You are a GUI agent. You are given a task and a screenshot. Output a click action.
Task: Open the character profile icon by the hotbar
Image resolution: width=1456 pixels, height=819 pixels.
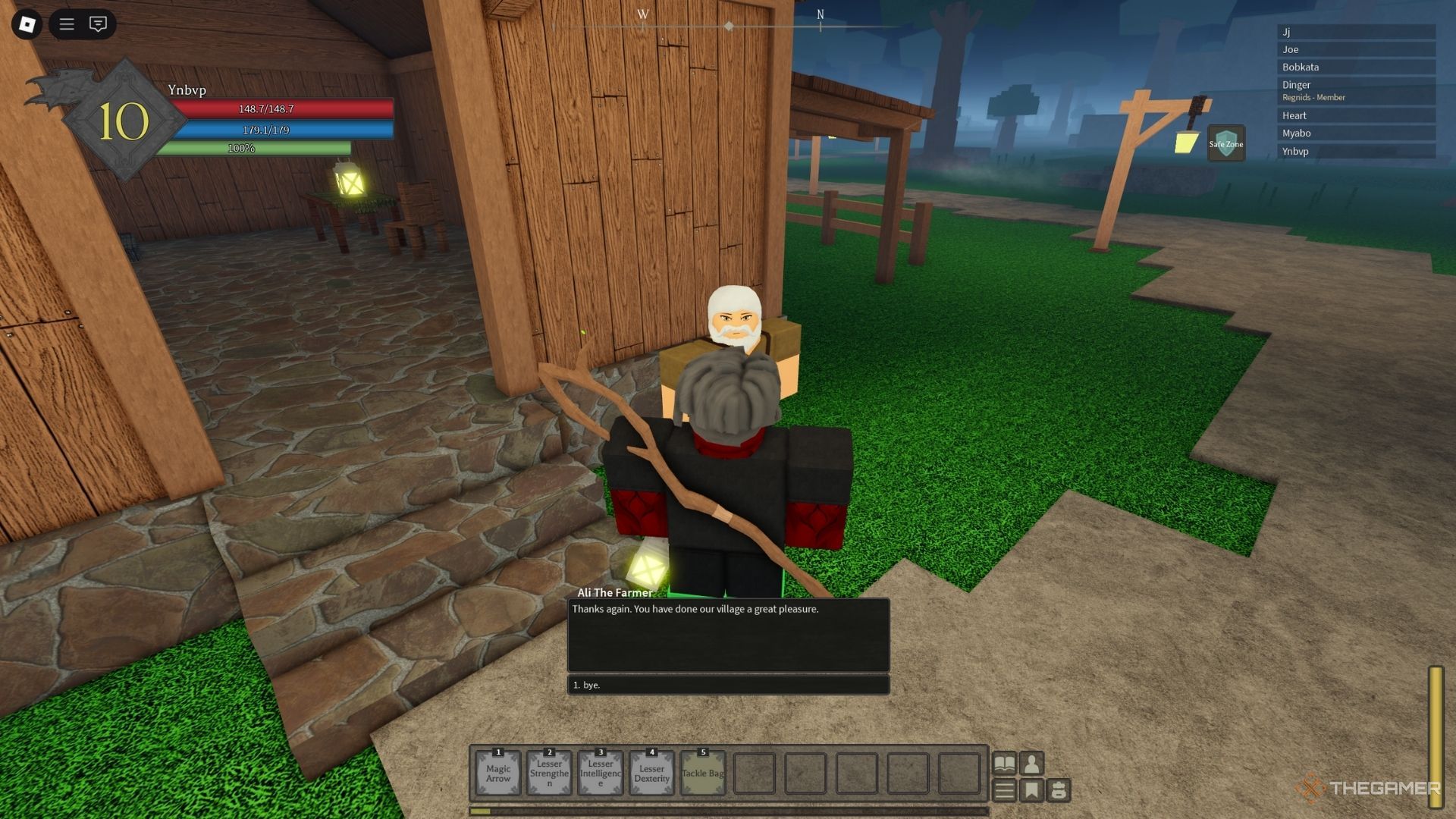click(x=1031, y=764)
